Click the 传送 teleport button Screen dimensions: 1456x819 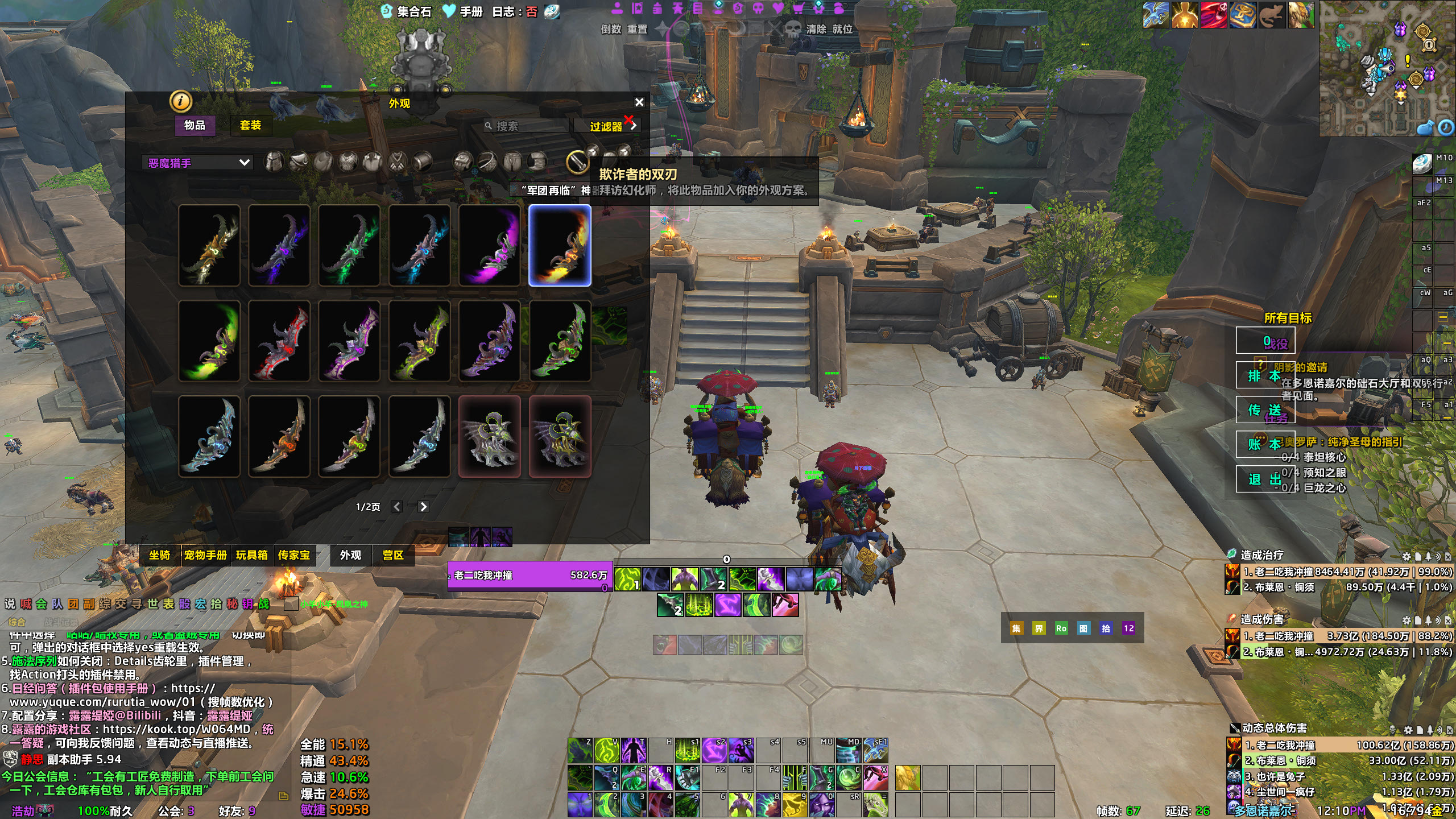[1265, 410]
